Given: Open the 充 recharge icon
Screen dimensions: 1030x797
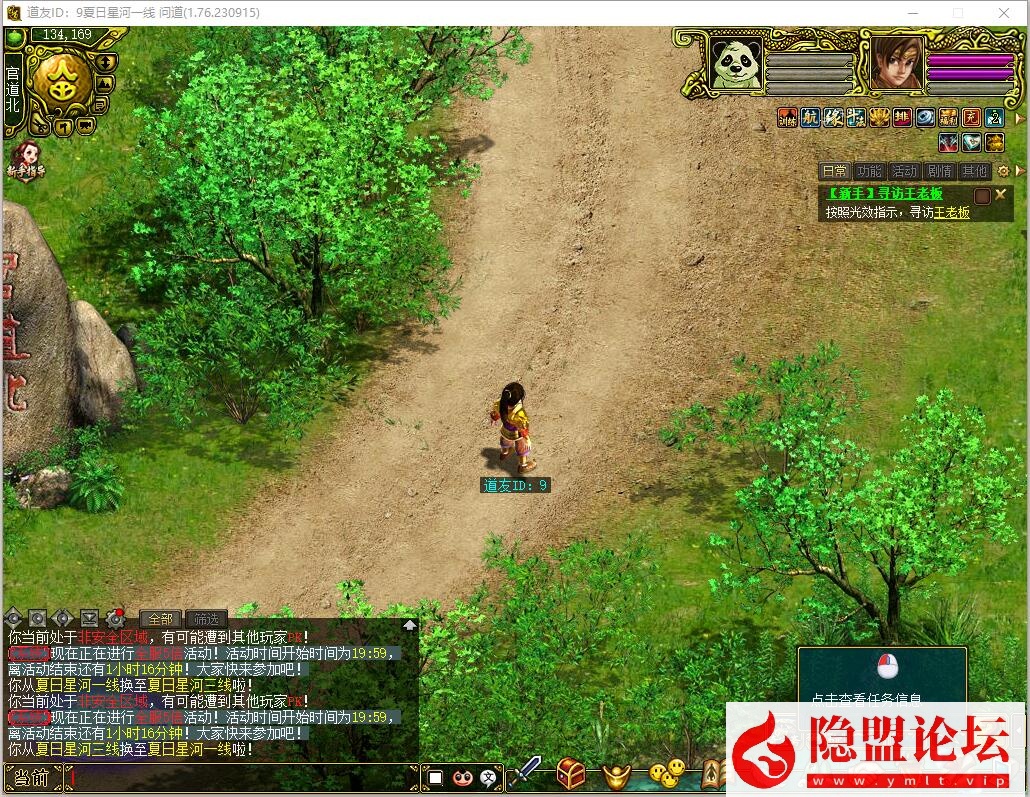Looking at the screenshot, I should point(971,118).
